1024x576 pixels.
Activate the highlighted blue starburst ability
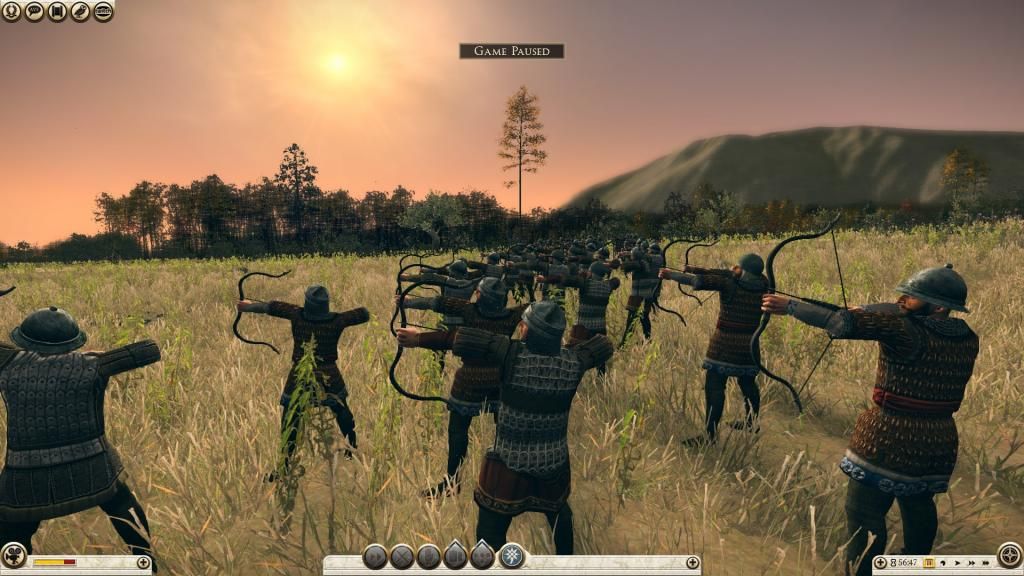click(511, 556)
